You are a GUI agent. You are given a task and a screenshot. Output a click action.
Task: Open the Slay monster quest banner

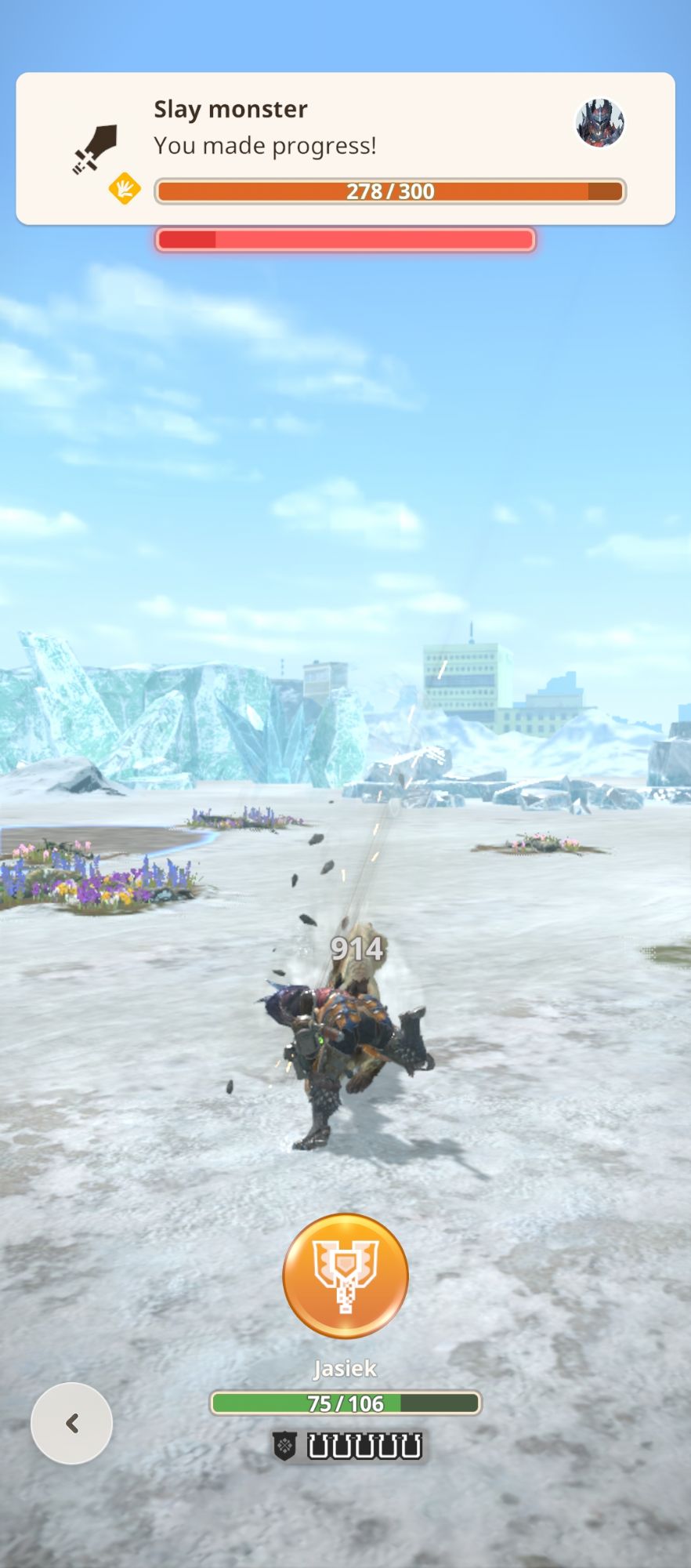pos(345,148)
